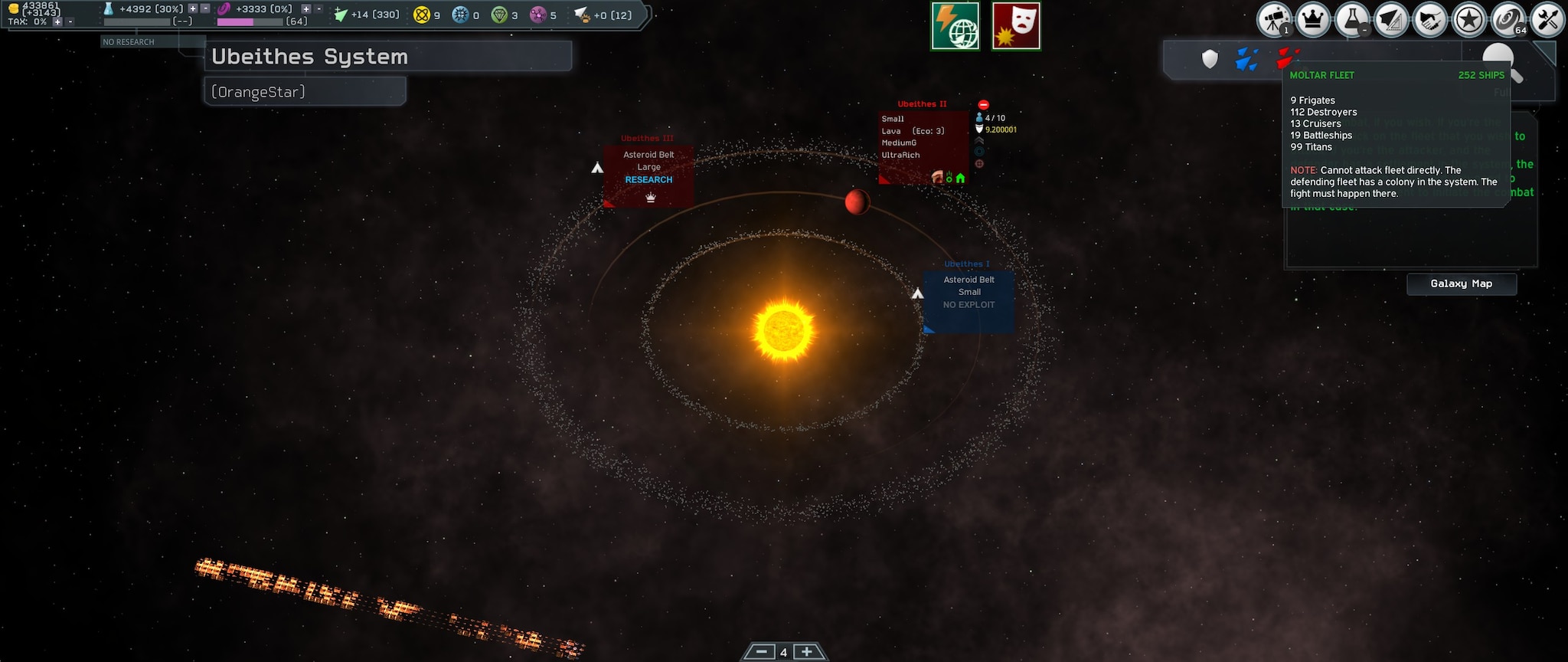Open the circled star screen
Viewport: 1568px width, 662px height.
click(1468, 20)
